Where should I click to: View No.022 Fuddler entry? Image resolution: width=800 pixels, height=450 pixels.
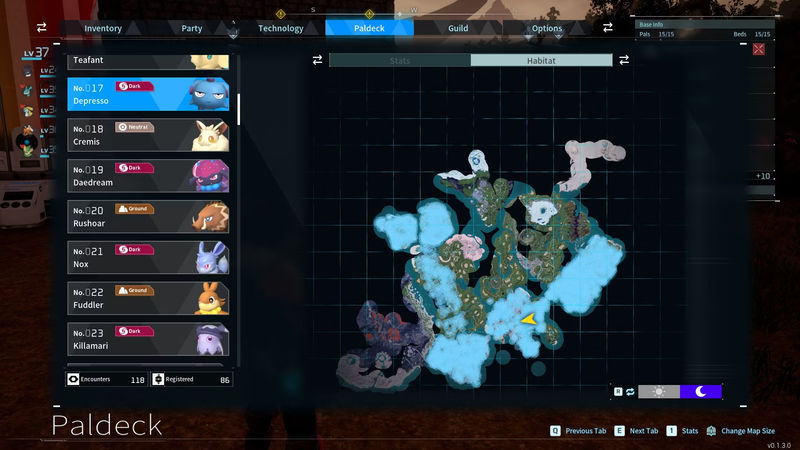[148, 298]
